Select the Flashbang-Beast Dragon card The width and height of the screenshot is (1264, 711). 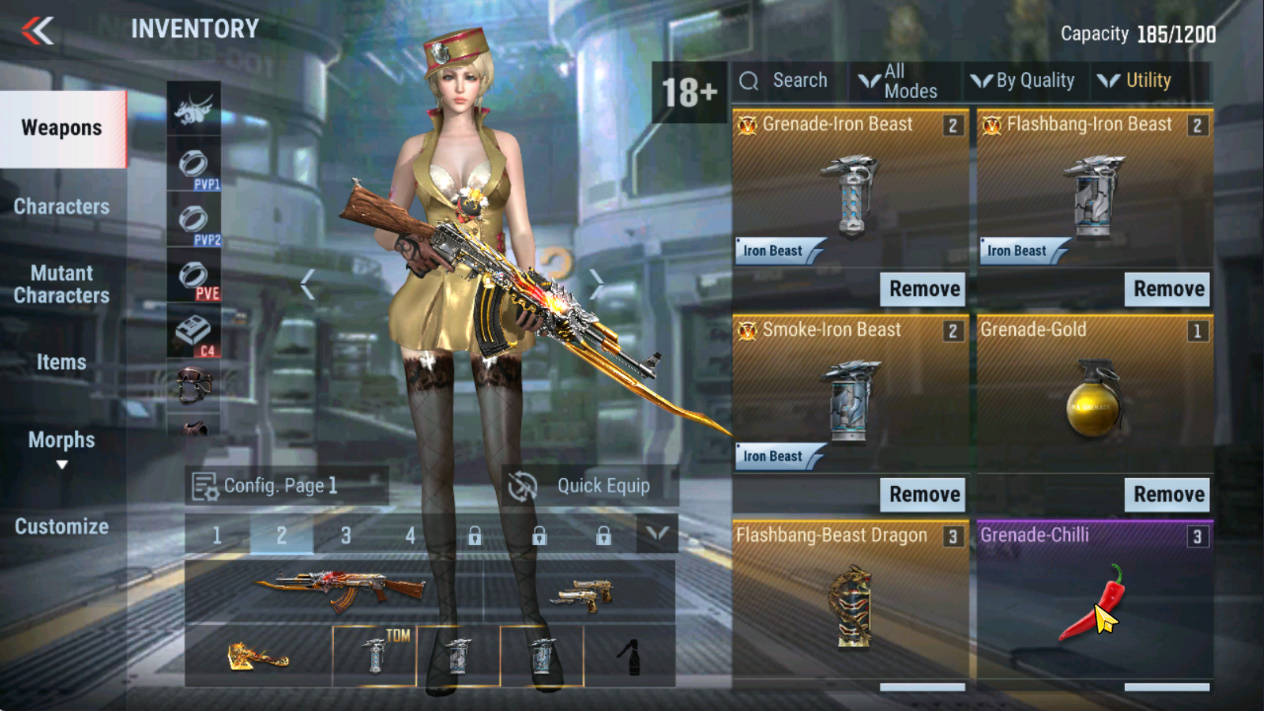click(850, 600)
